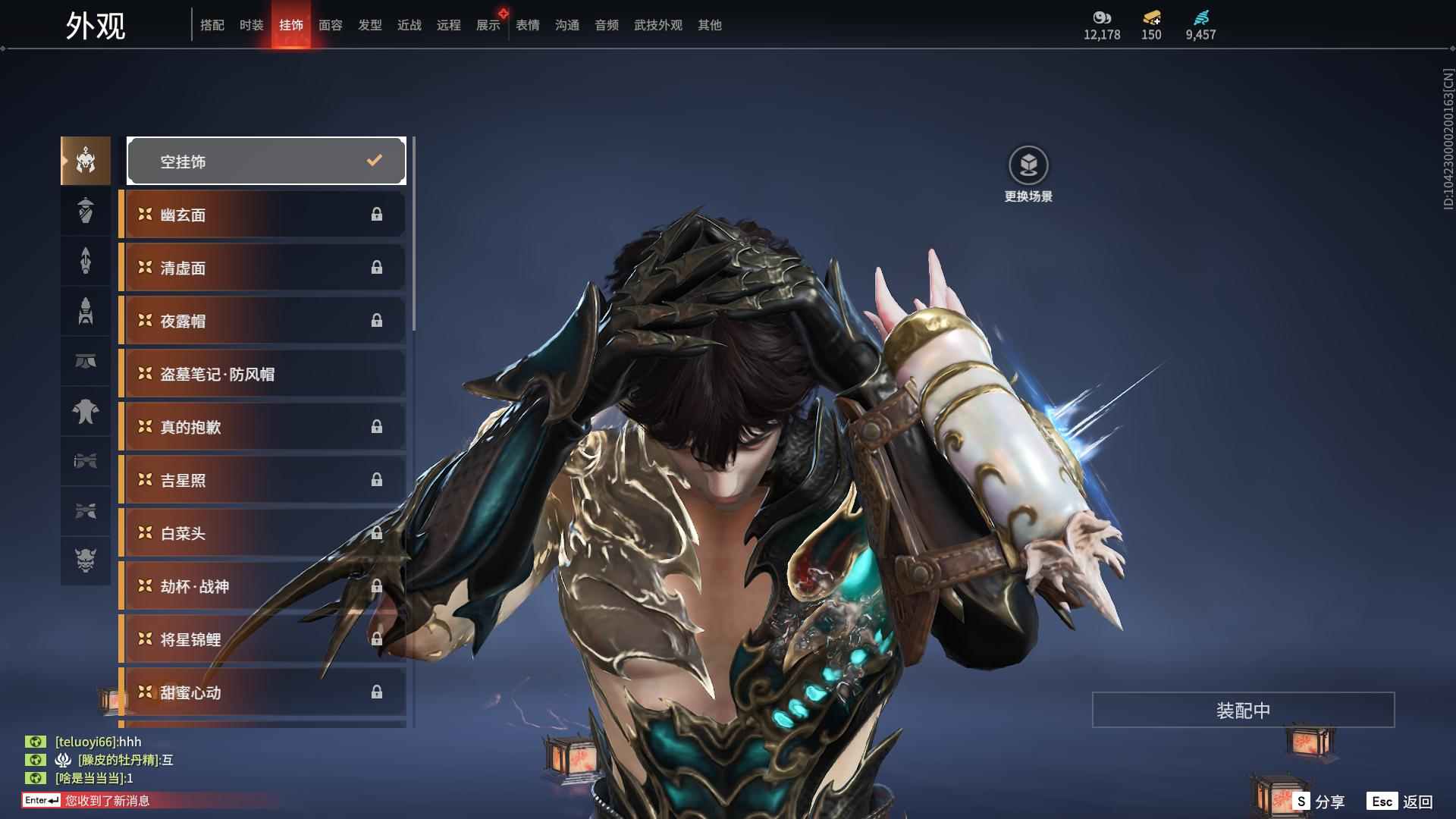Open the 搭配 tab
1456x819 pixels.
point(212,25)
